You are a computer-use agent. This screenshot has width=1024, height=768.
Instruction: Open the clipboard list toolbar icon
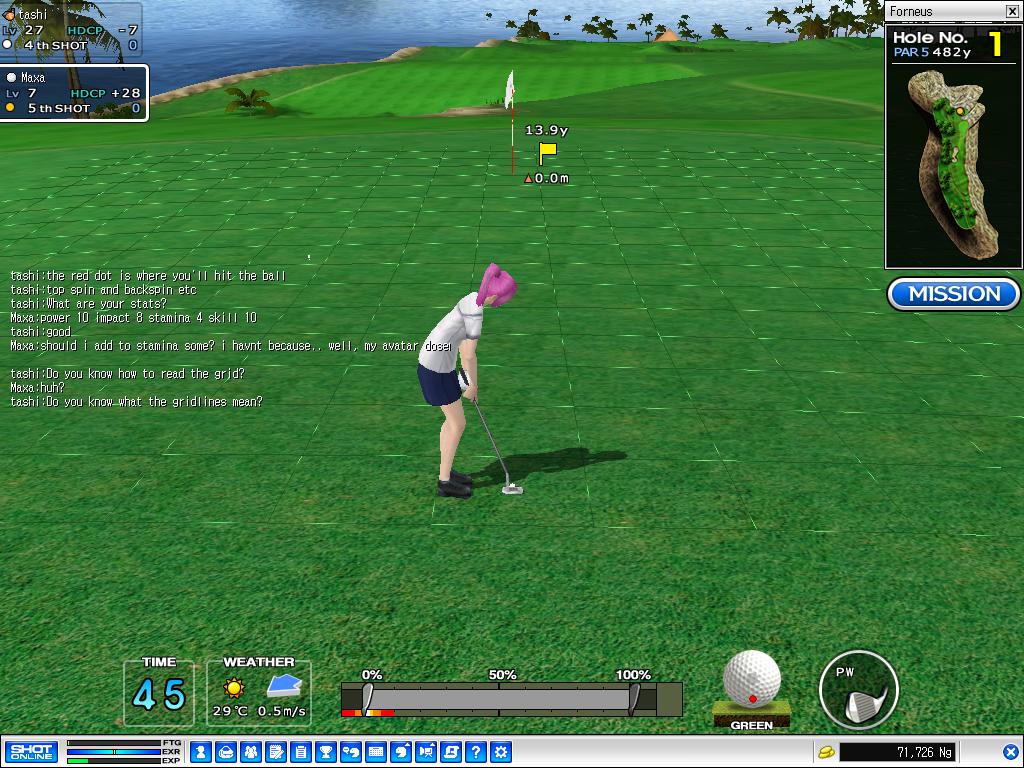[x=301, y=752]
